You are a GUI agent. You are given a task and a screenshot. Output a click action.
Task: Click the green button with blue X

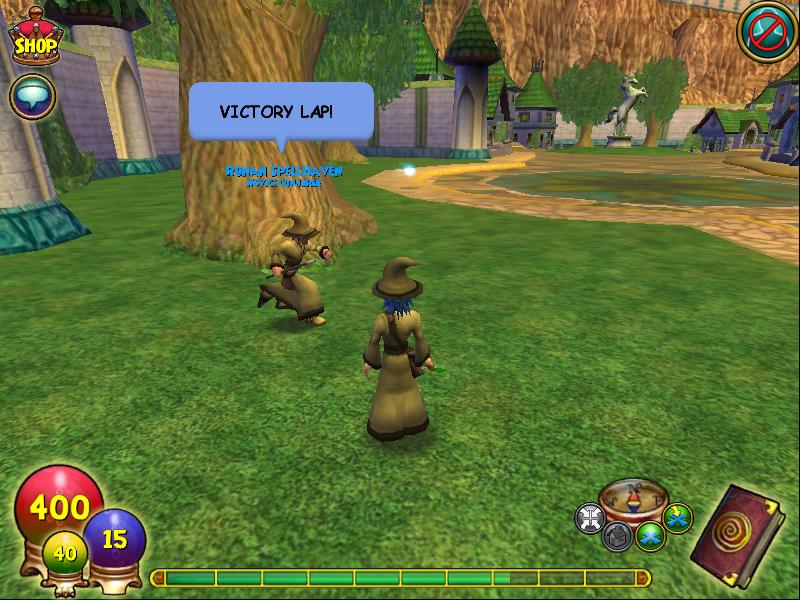651,536
